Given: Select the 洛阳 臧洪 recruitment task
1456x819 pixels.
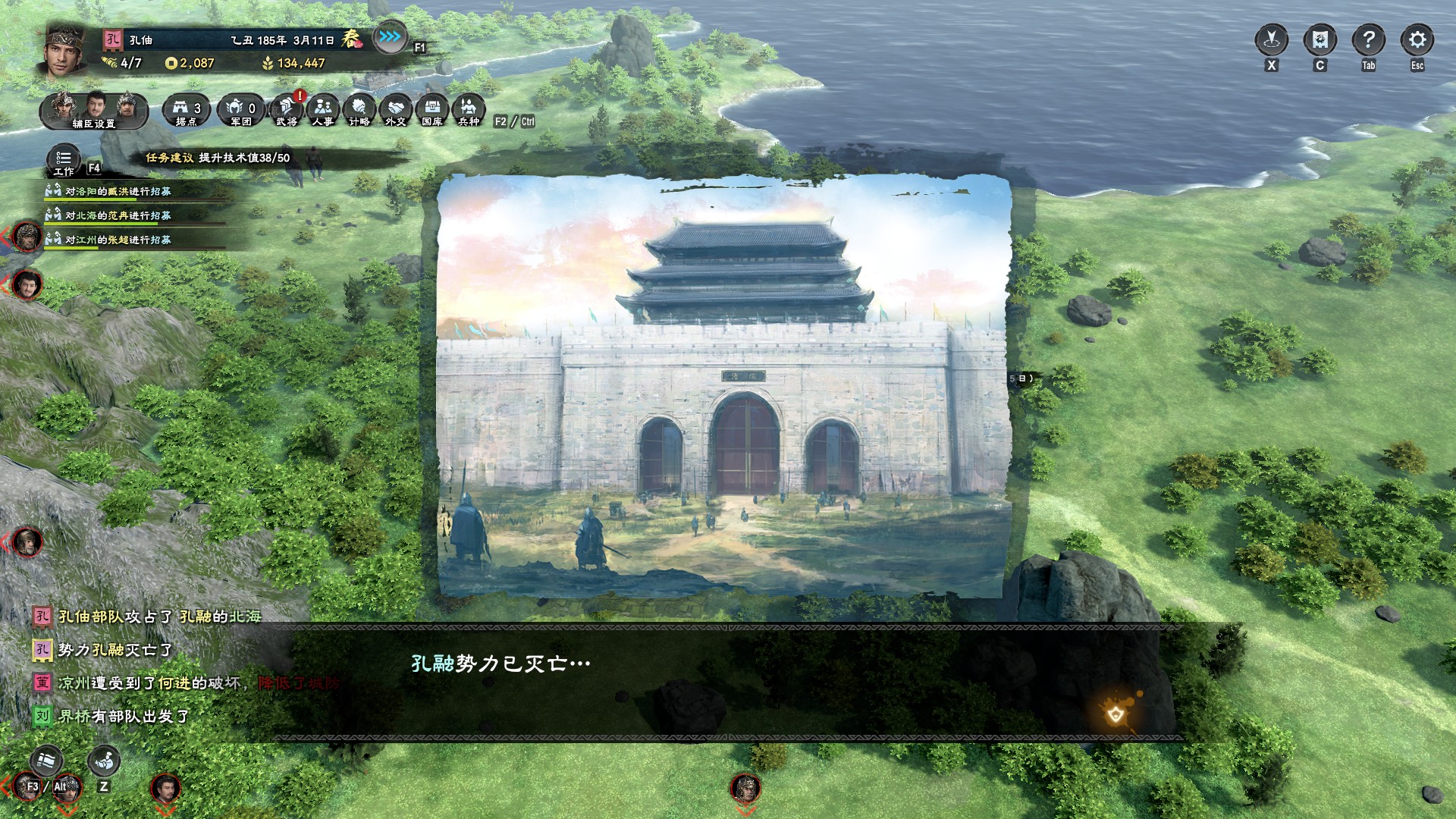Looking at the screenshot, I should pos(118,192).
